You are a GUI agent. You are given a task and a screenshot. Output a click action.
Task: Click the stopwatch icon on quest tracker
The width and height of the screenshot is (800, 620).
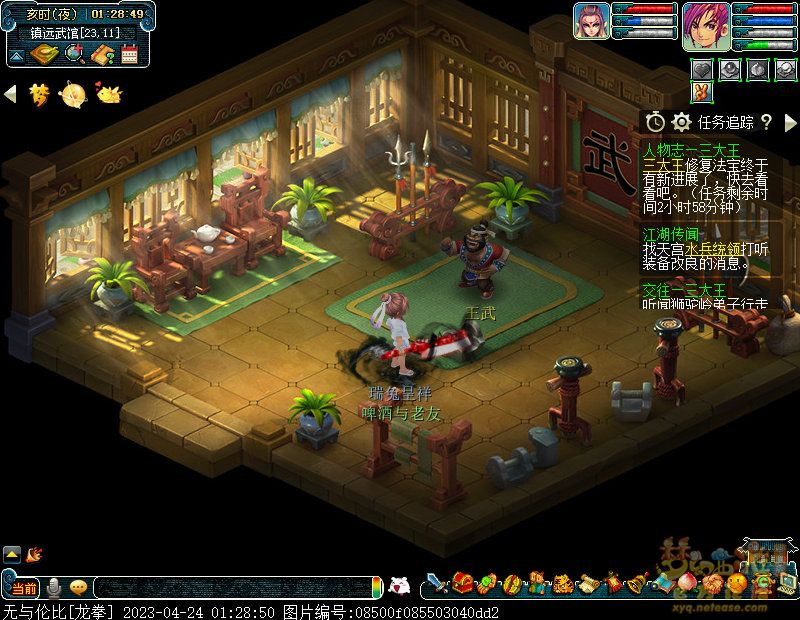[655, 122]
